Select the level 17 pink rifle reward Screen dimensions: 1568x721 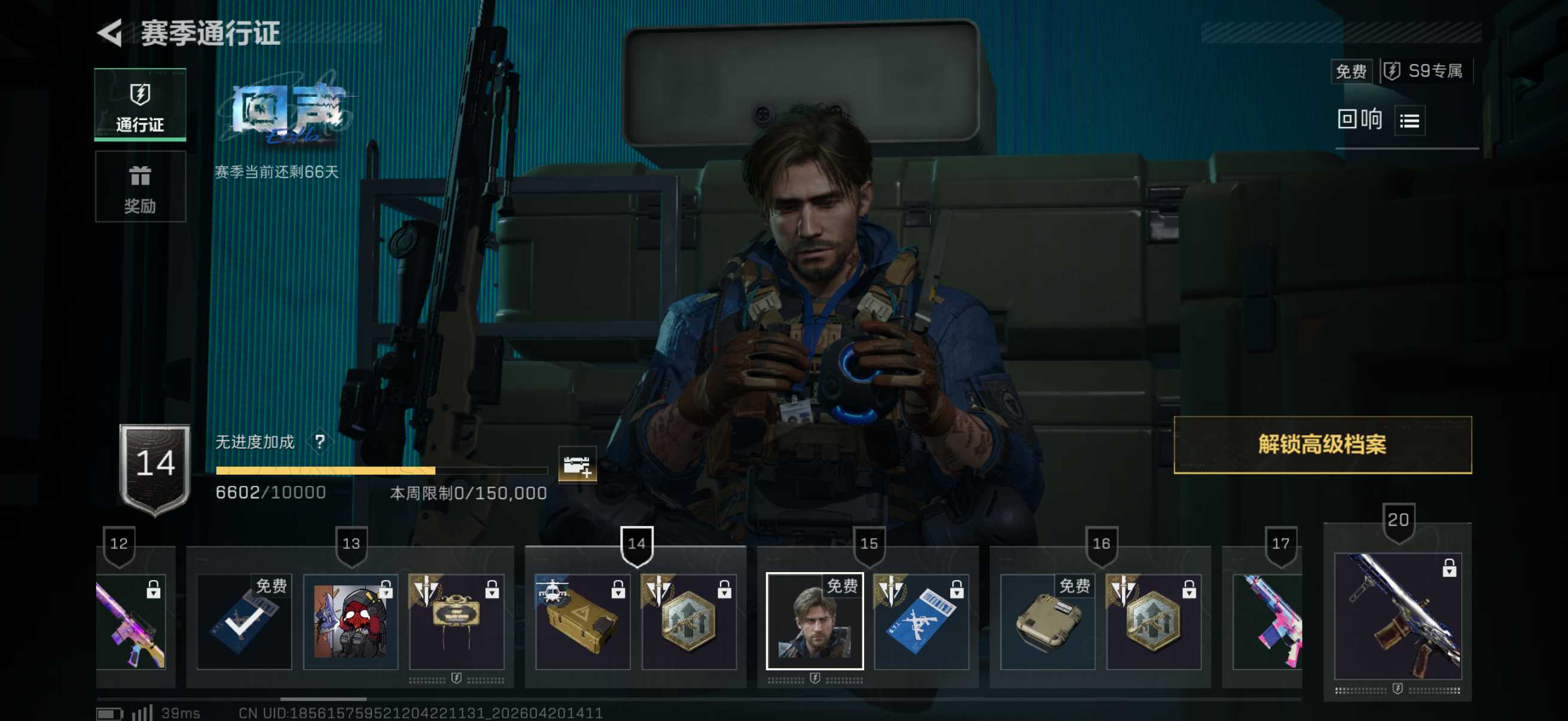point(1267,621)
